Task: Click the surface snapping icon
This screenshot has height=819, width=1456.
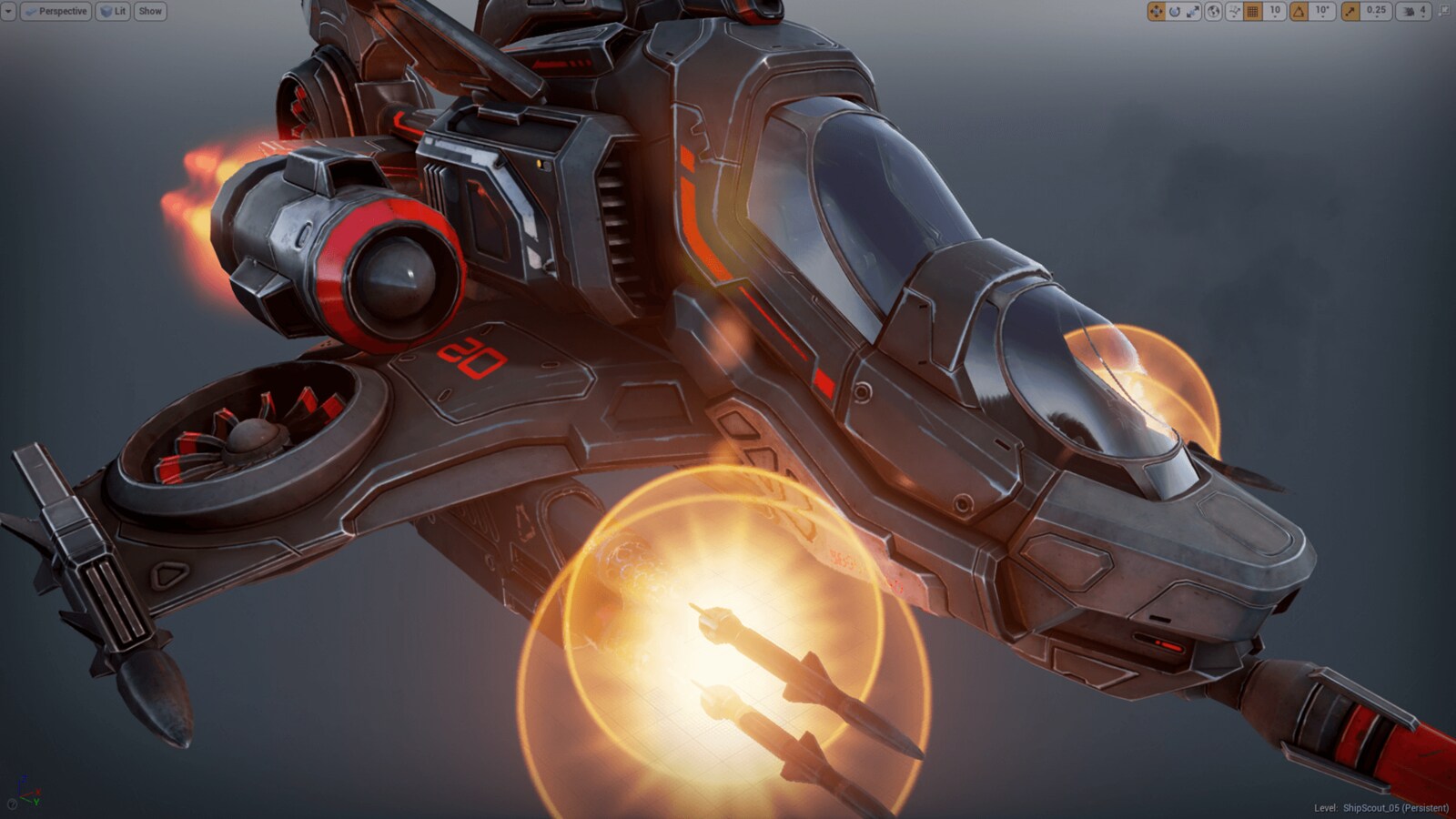Action: coord(1233,11)
